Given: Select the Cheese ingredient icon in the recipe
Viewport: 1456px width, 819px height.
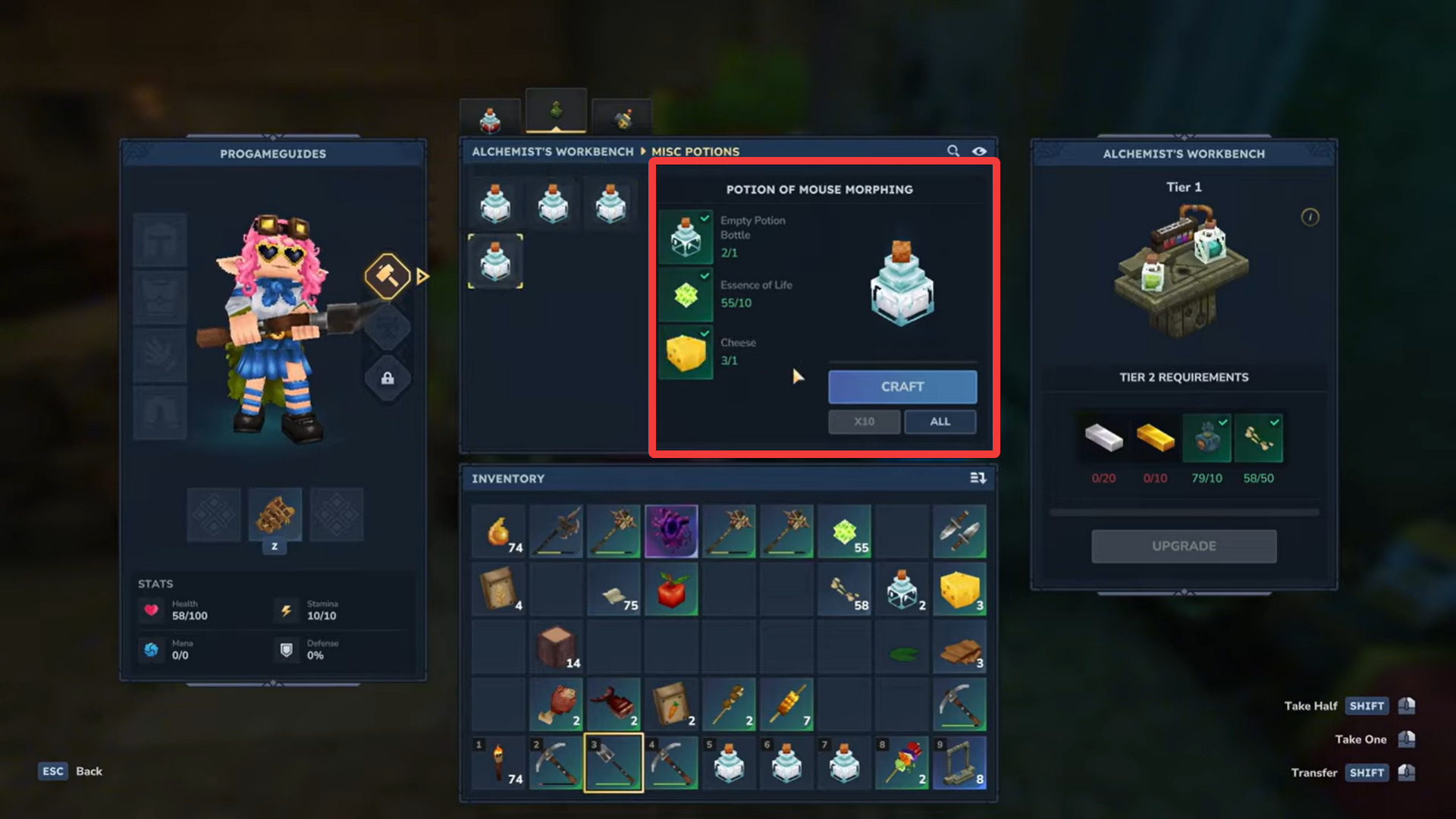Looking at the screenshot, I should tap(685, 352).
